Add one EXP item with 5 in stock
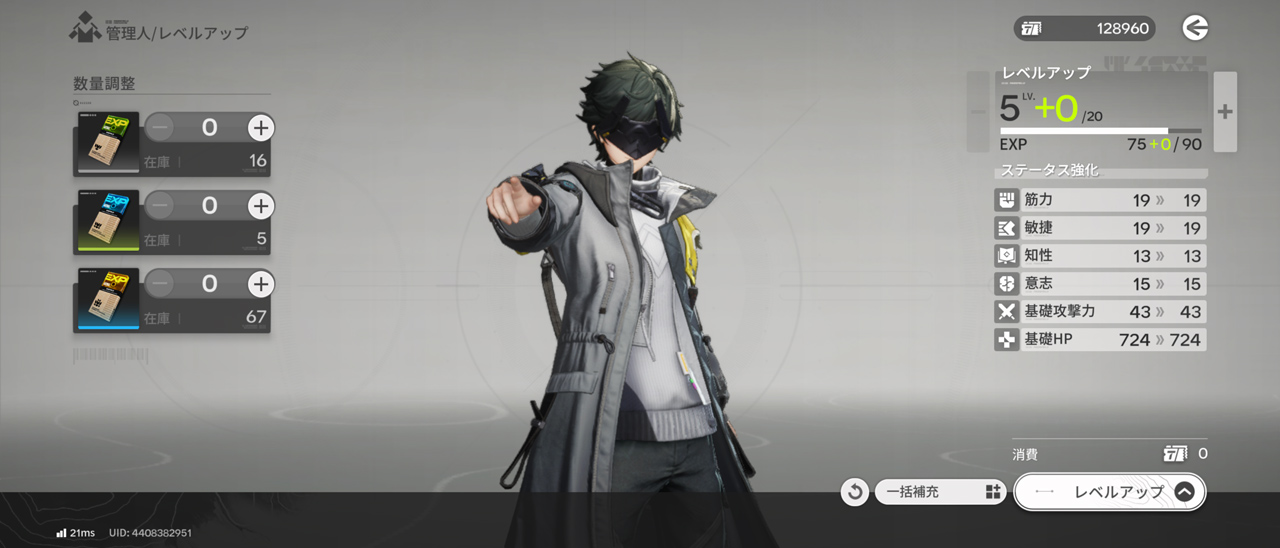The height and width of the screenshot is (548, 1280). pos(260,206)
